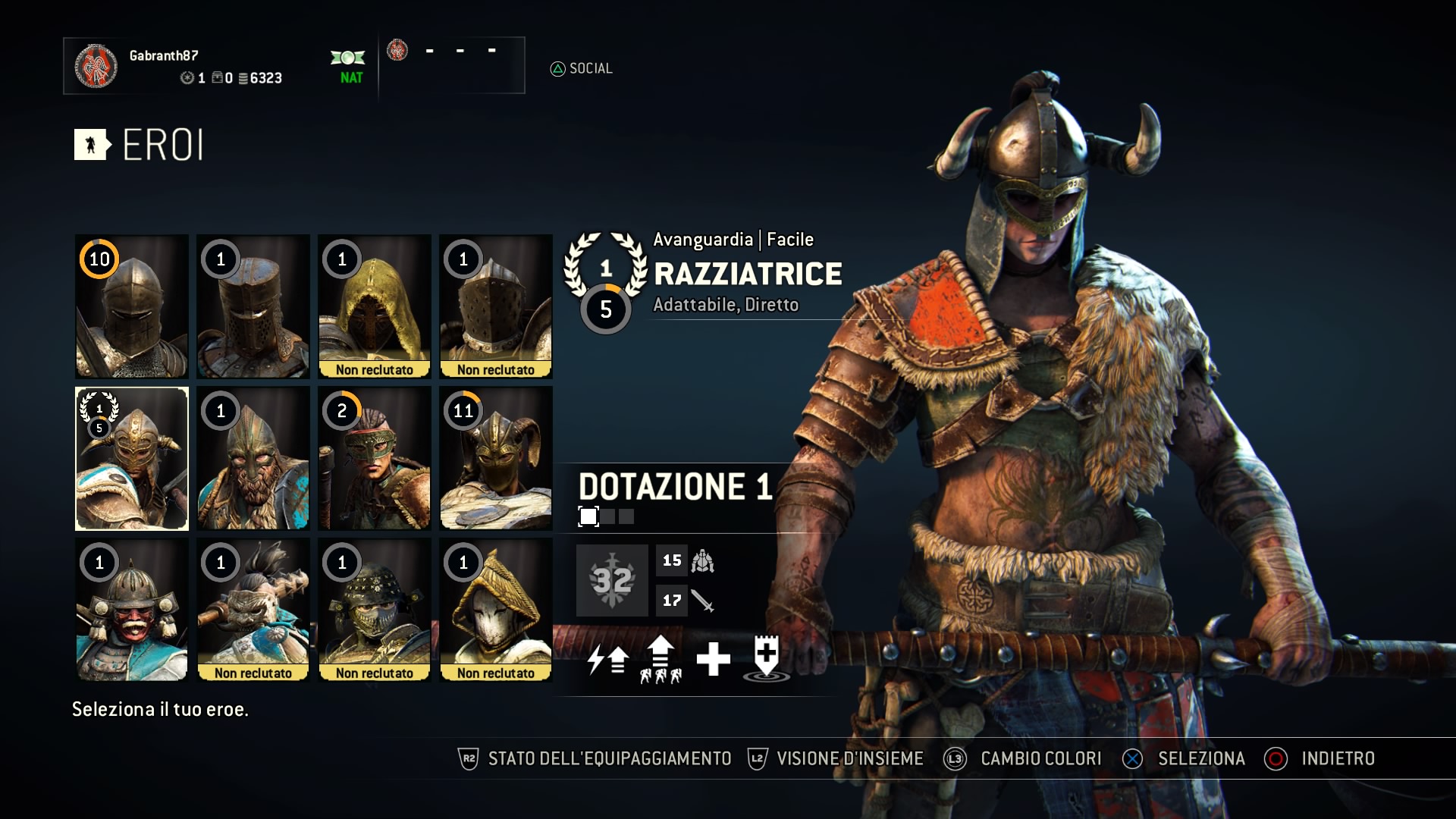Choose the red-masked Kensei samurai portrait

tap(132, 610)
